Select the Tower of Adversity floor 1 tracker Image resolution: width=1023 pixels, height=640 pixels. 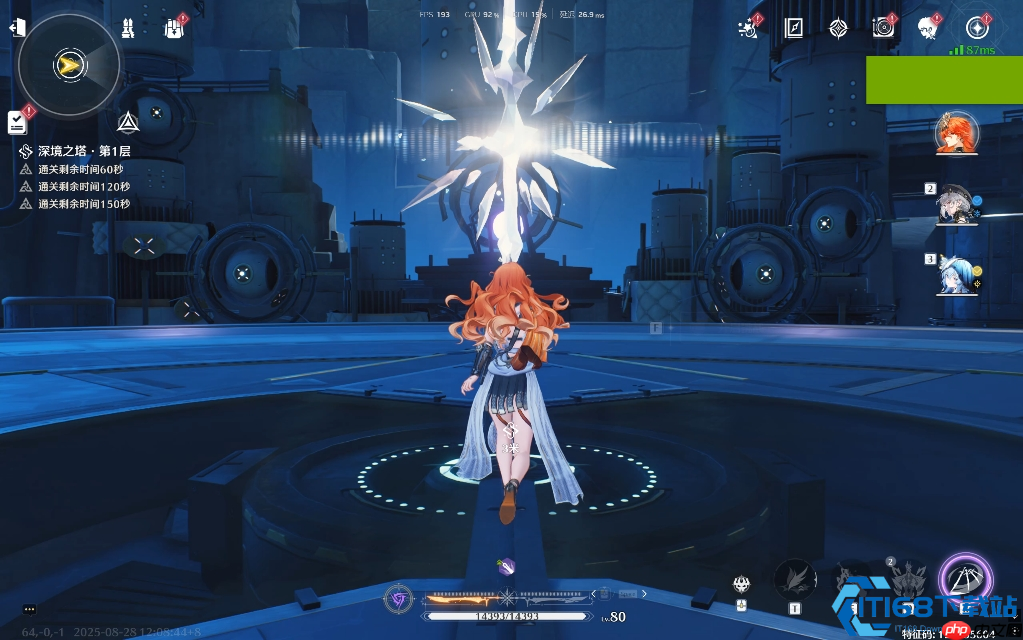click(x=84, y=151)
